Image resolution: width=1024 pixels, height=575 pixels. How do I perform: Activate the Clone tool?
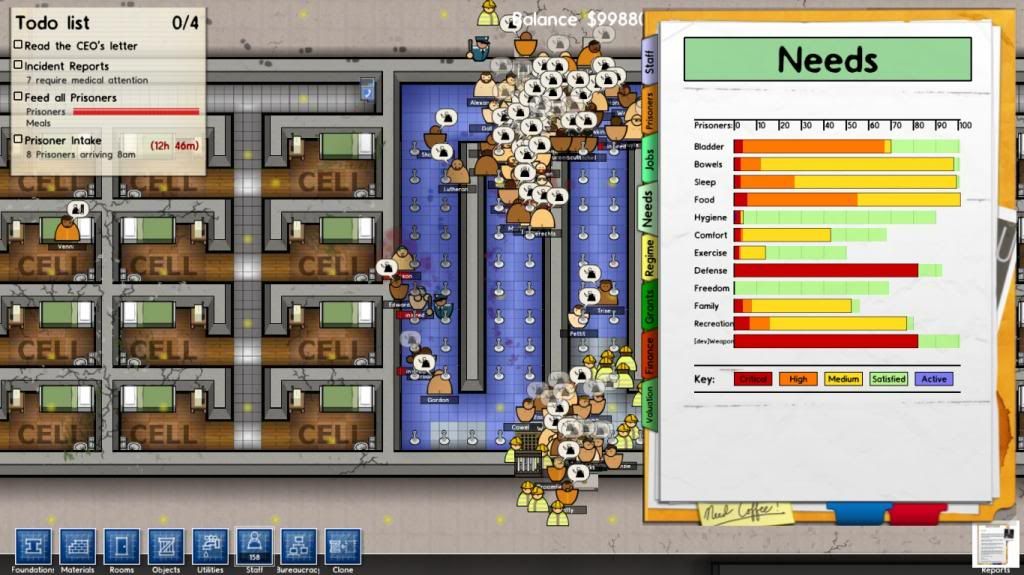pyautogui.click(x=342, y=546)
